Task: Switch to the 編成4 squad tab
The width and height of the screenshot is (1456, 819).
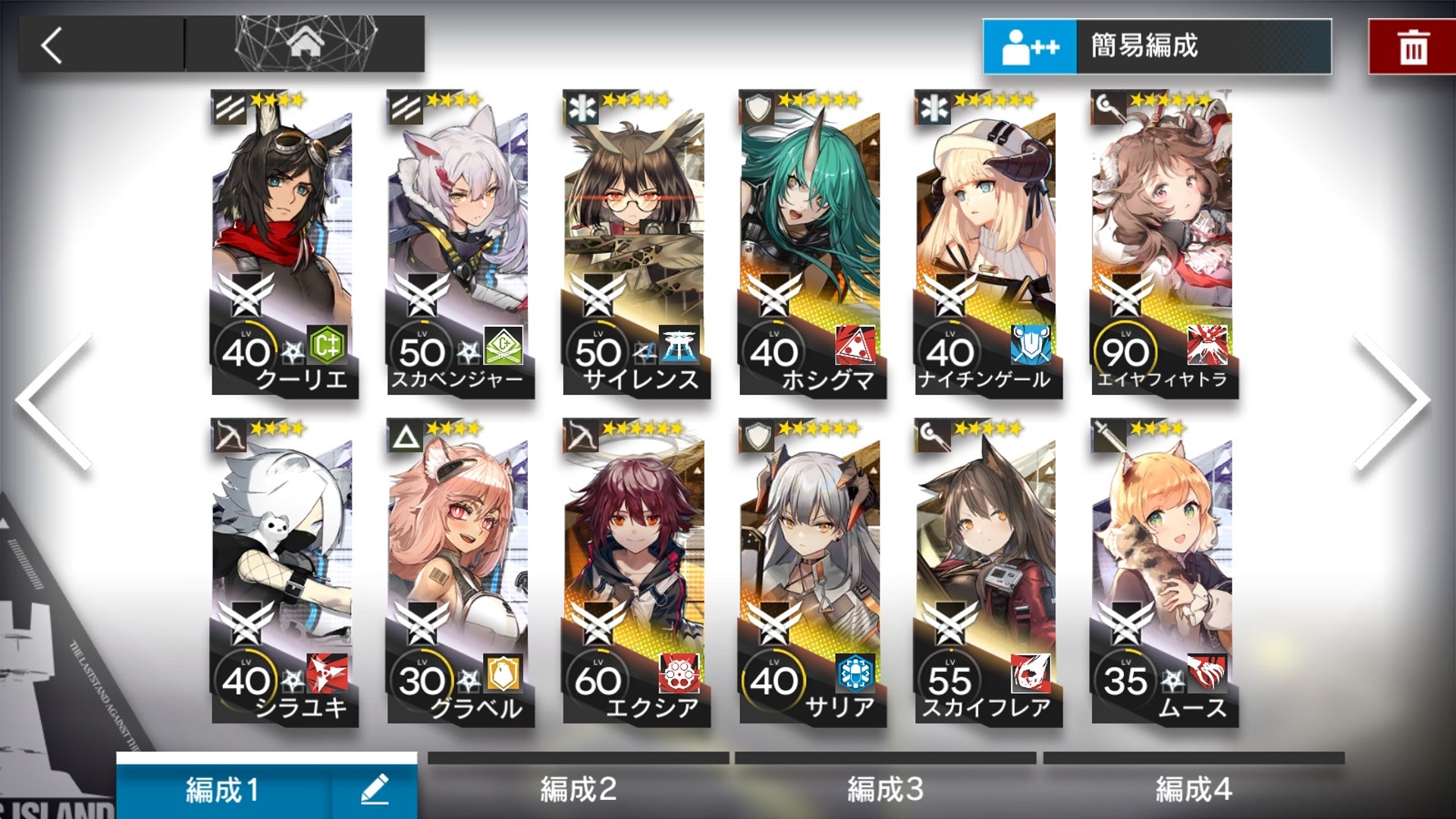Action: pyautogui.click(x=1193, y=789)
